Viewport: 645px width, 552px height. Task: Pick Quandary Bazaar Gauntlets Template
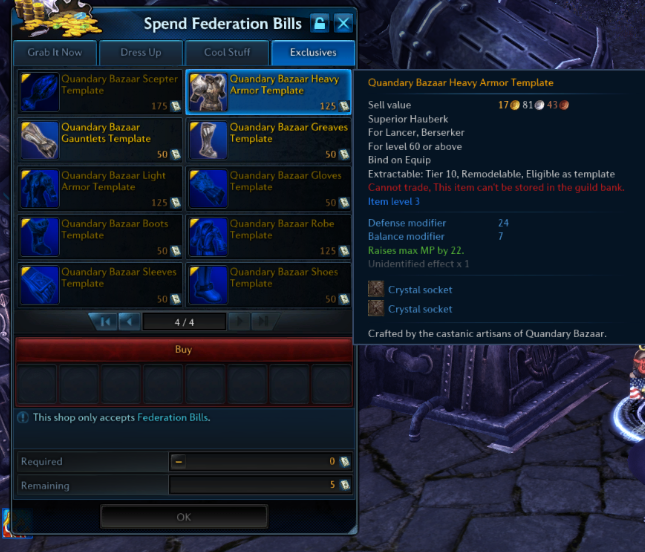click(100, 140)
